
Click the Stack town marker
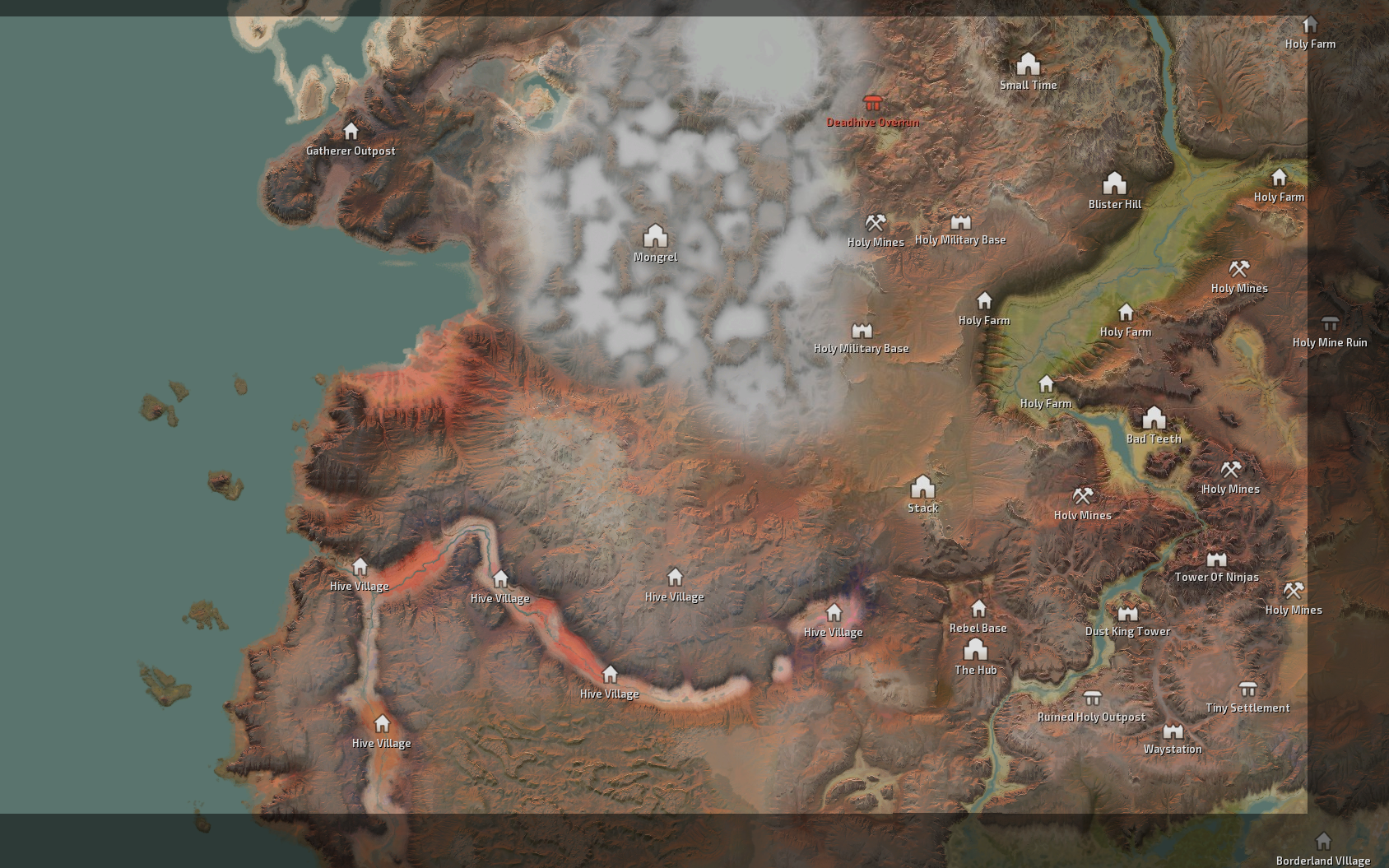point(922,486)
